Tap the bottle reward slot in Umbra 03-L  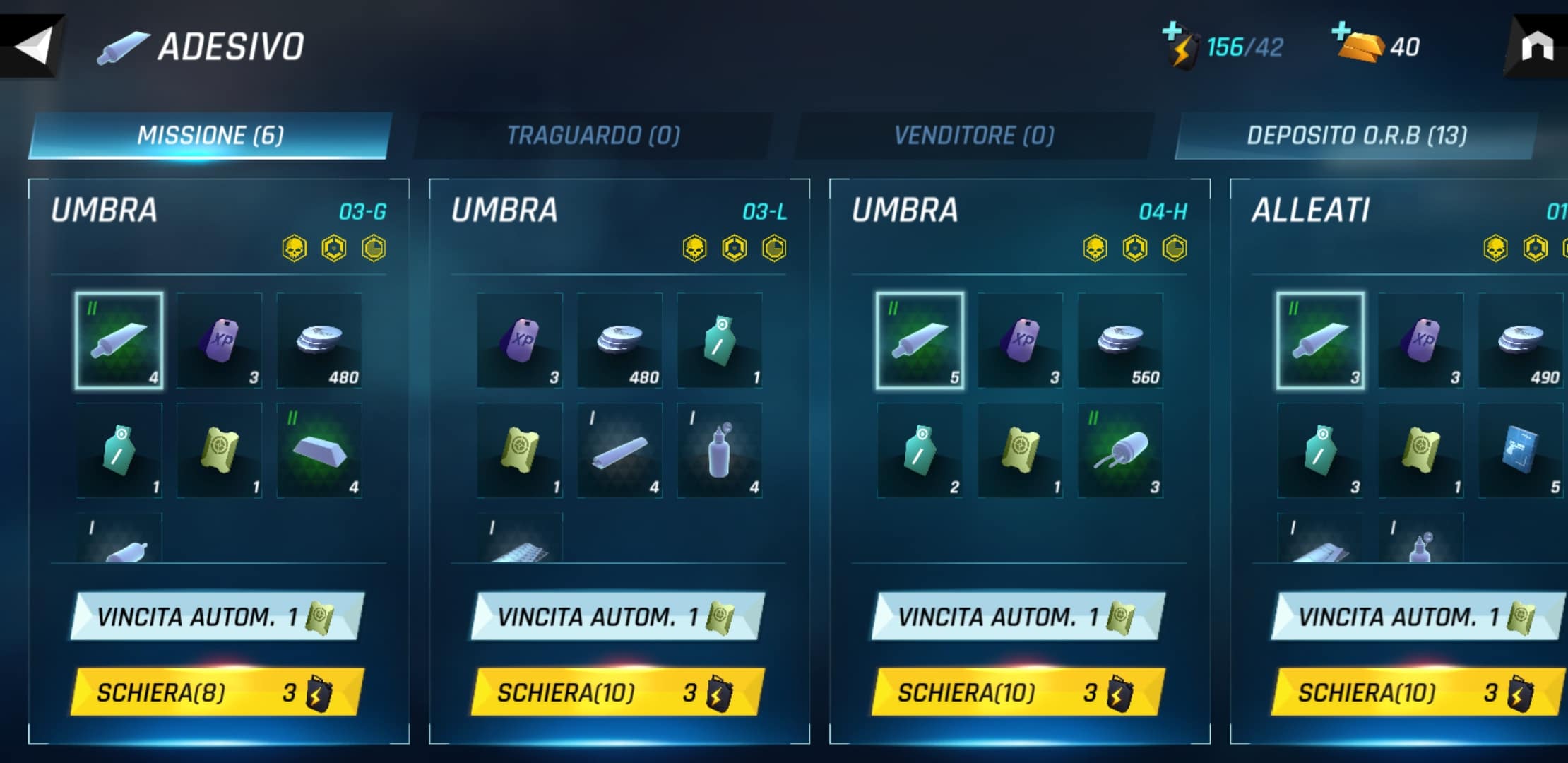[720, 451]
